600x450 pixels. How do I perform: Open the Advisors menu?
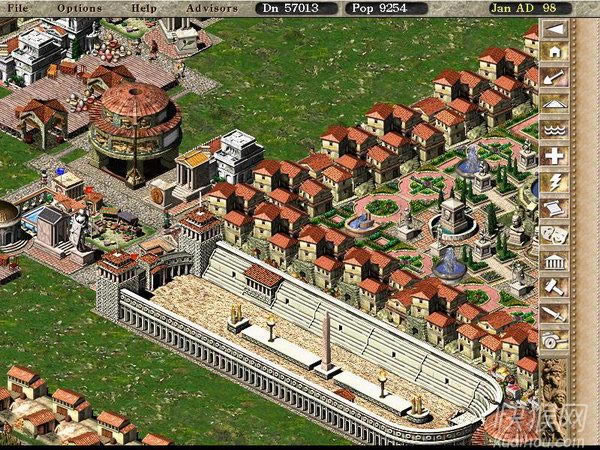pos(210,8)
